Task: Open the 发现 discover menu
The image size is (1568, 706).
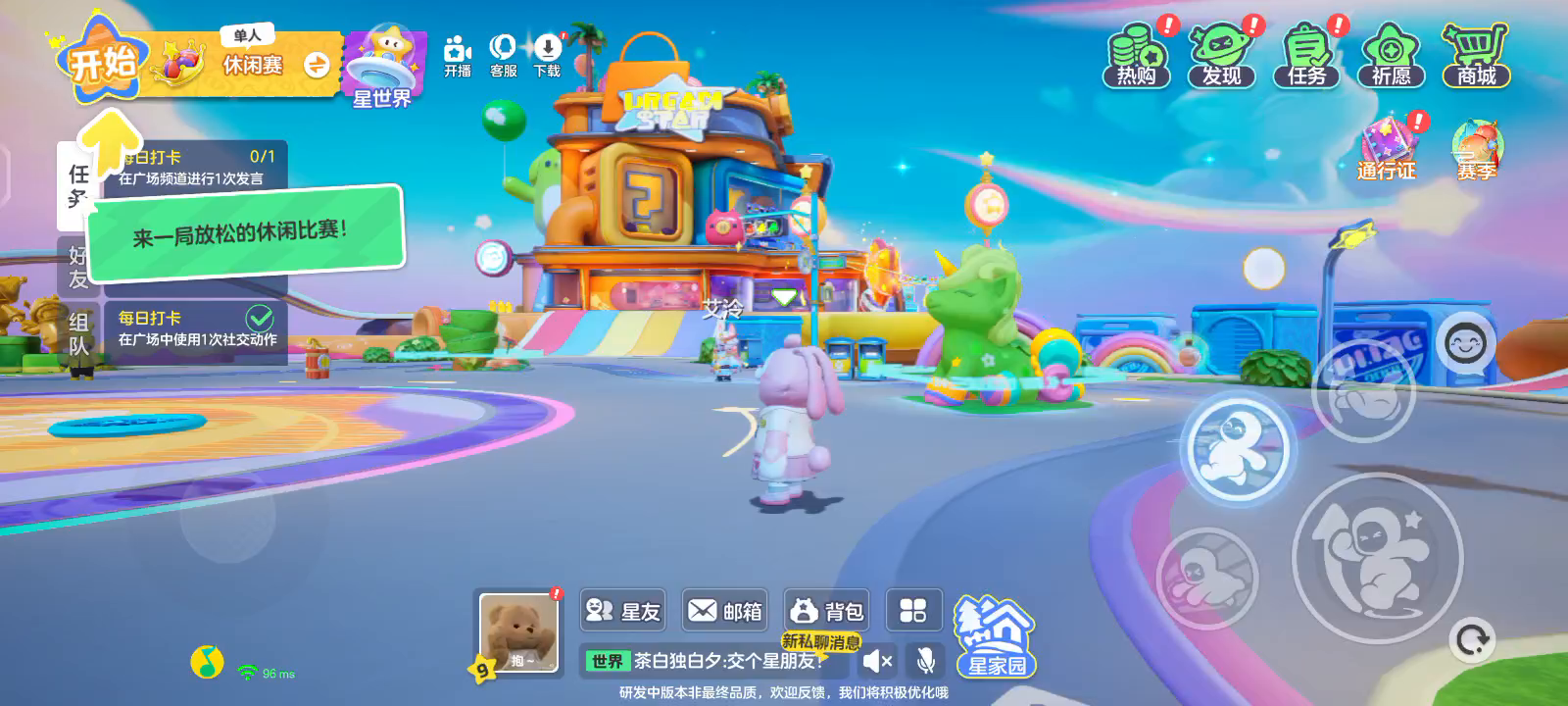Action: coord(1222,57)
